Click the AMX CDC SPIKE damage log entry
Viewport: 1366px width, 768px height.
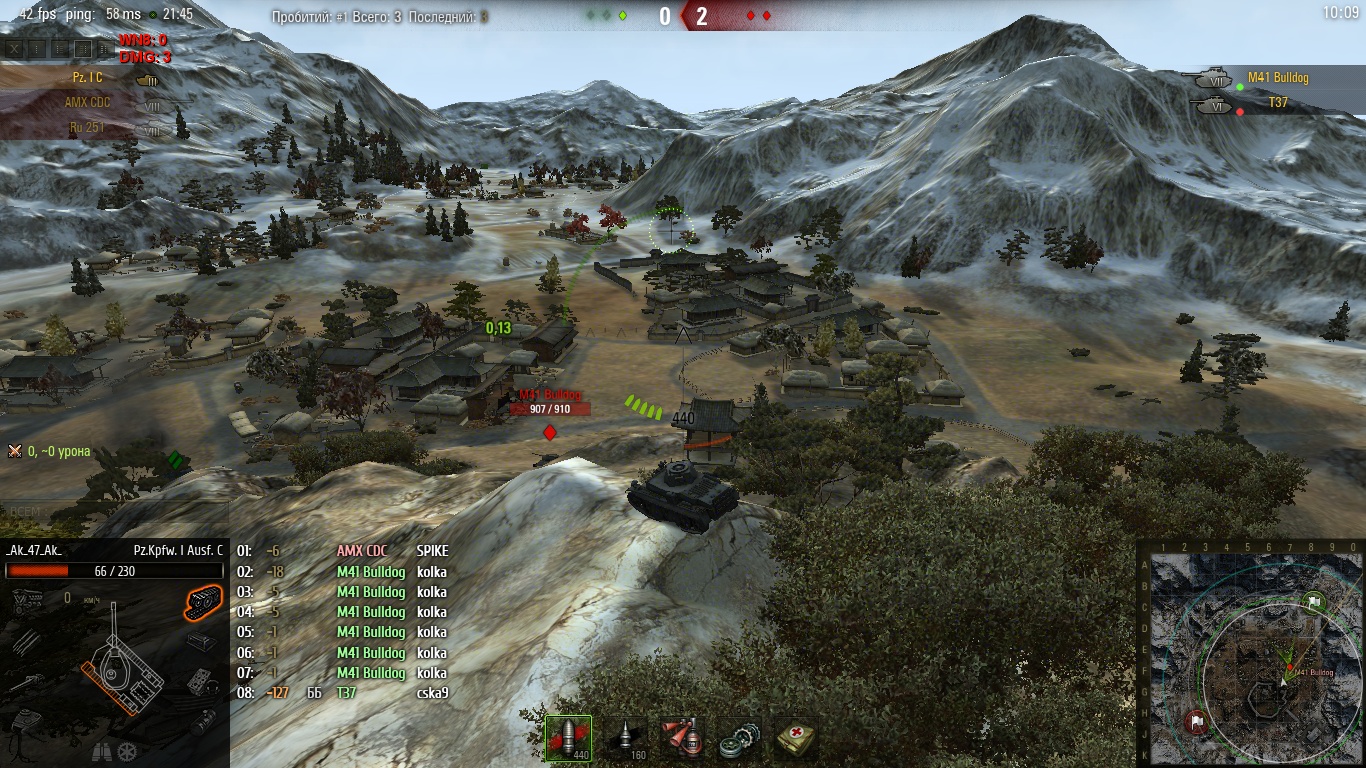point(343,551)
